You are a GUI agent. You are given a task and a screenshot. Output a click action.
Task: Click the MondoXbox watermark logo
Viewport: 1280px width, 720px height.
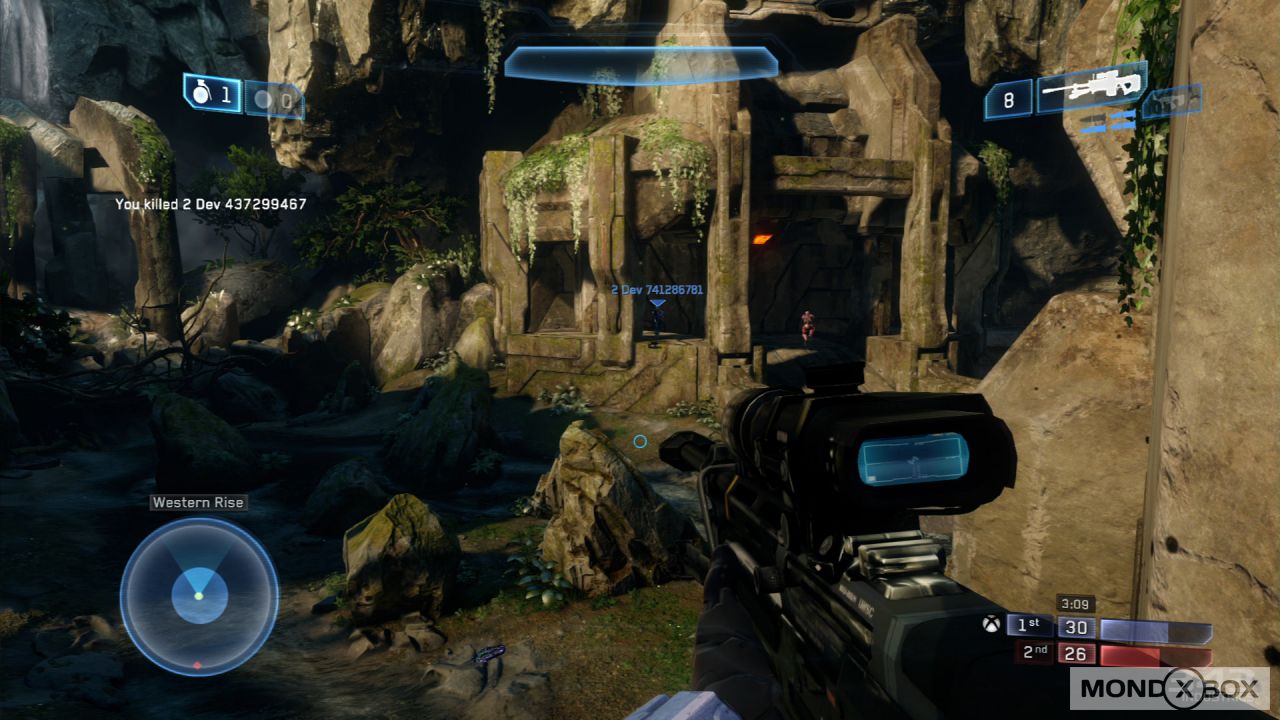coord(1169,689)
